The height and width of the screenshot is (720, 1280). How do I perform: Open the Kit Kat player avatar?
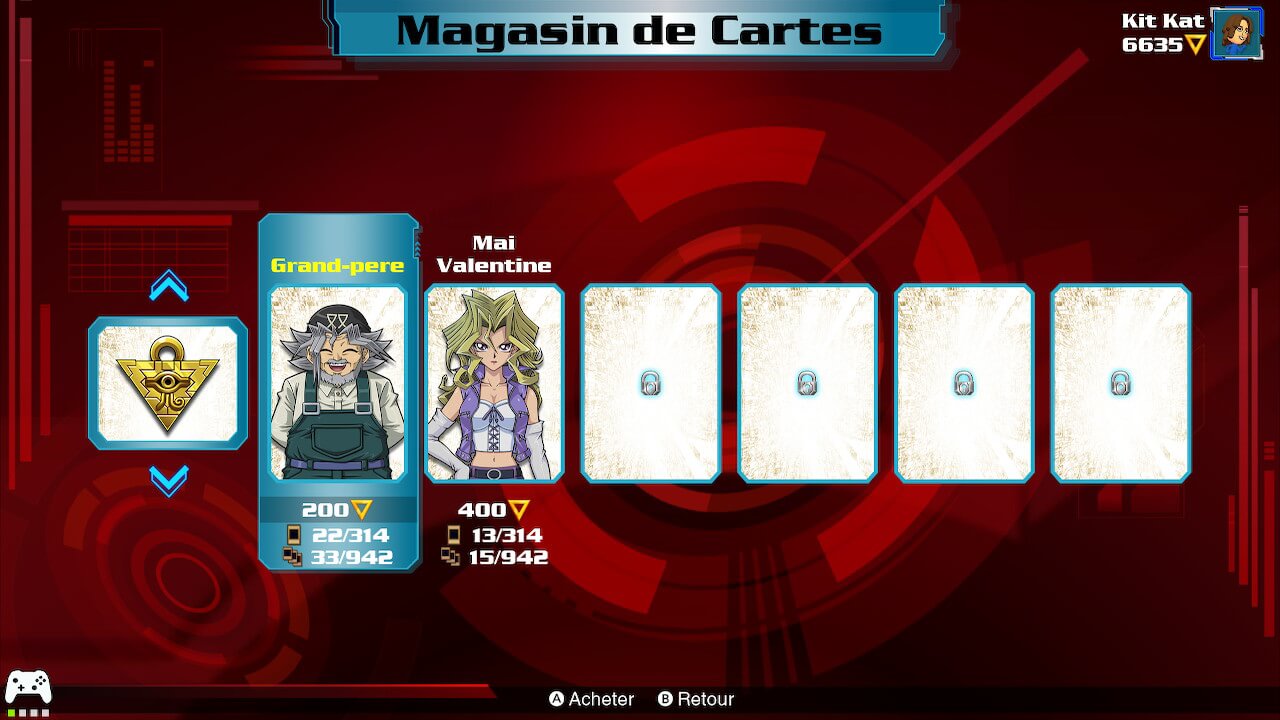coord(1236,33)
